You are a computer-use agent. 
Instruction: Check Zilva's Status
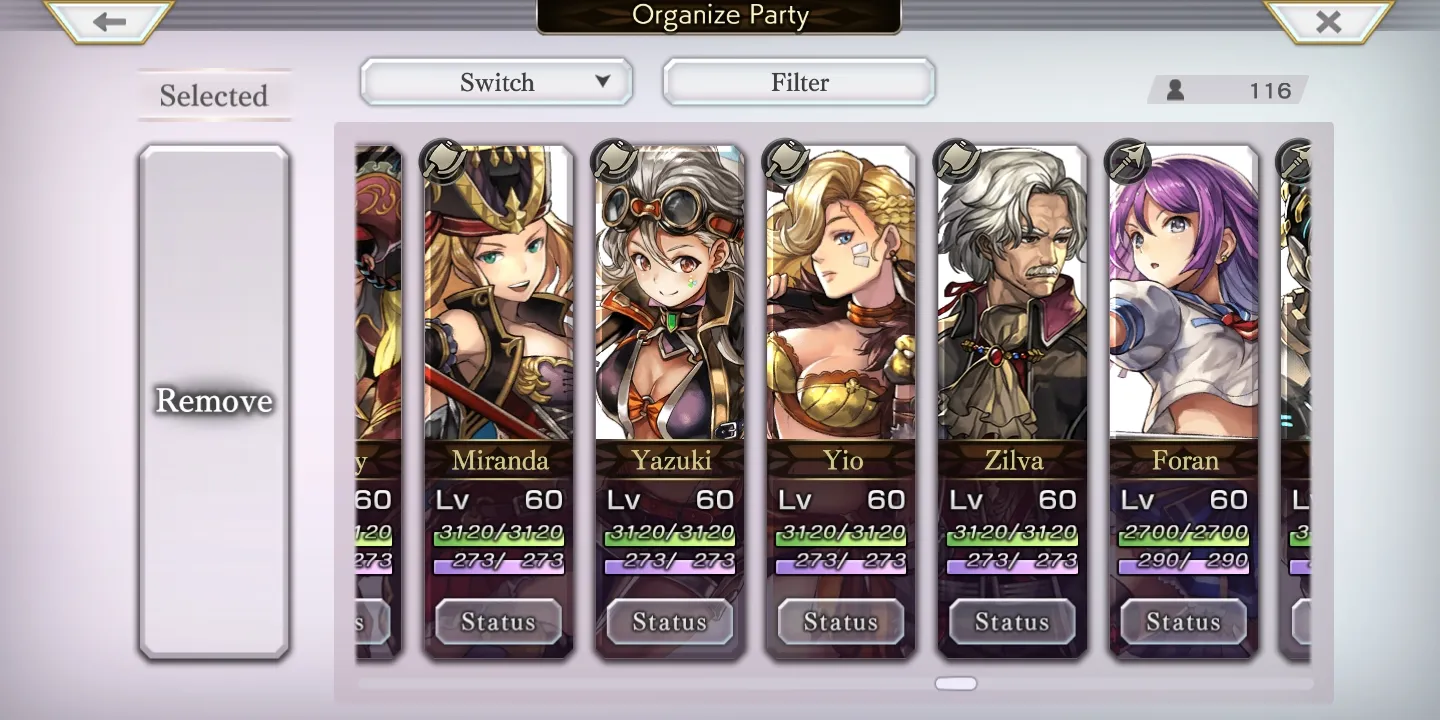1012,622
